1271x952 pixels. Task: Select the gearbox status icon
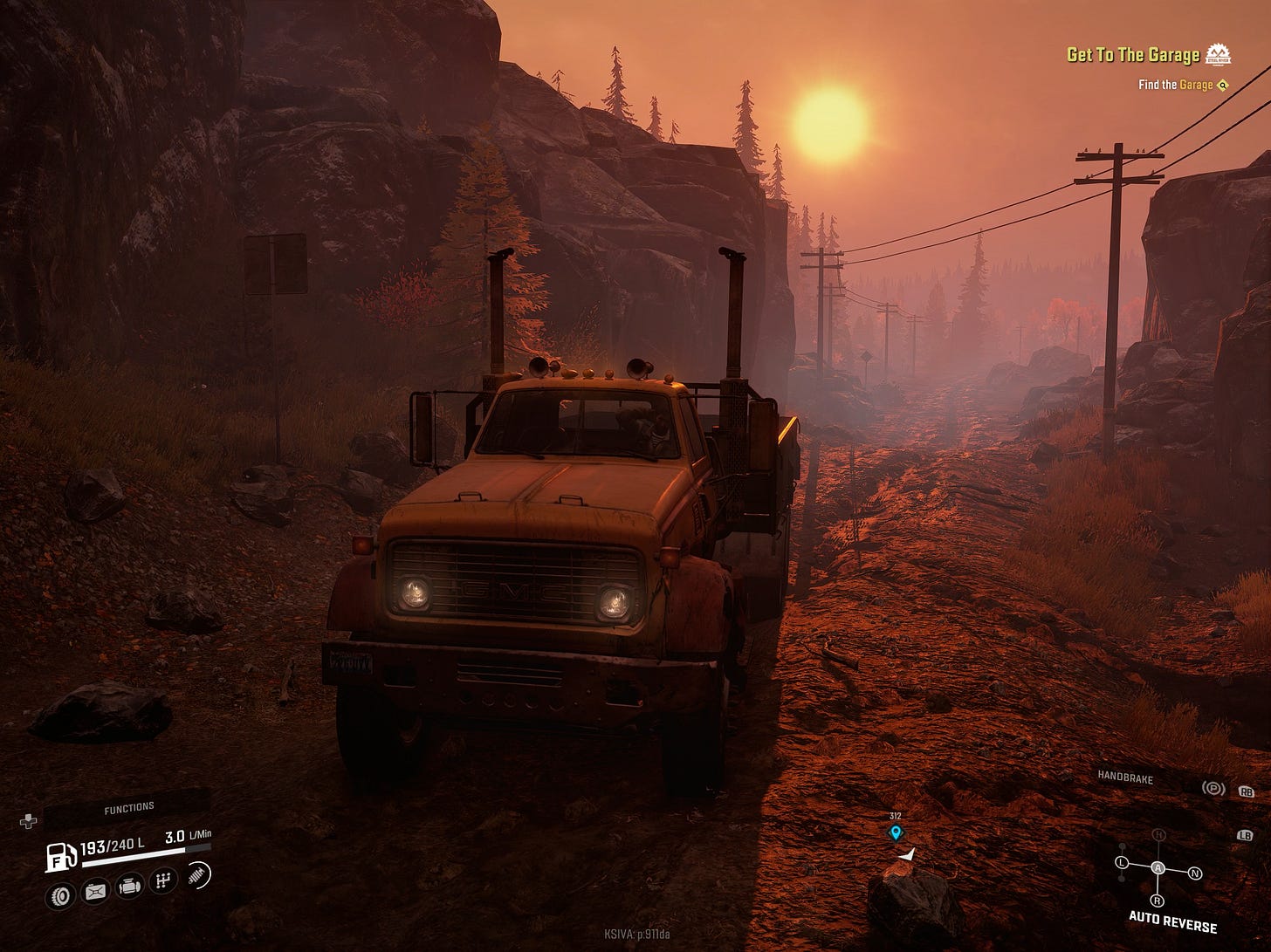(163, 881)
